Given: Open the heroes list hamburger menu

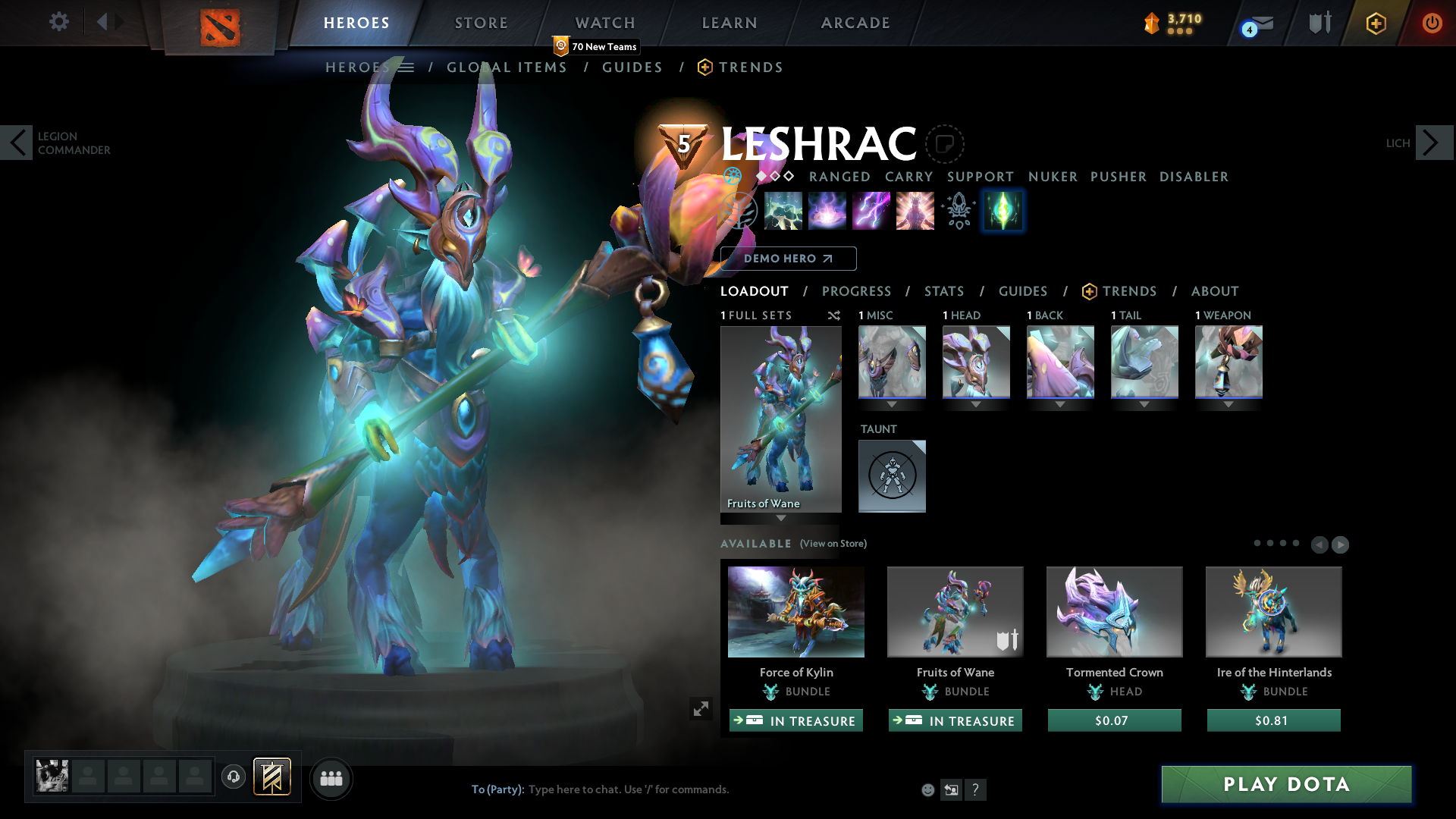Looking at the screenshot, I should 407,67.
